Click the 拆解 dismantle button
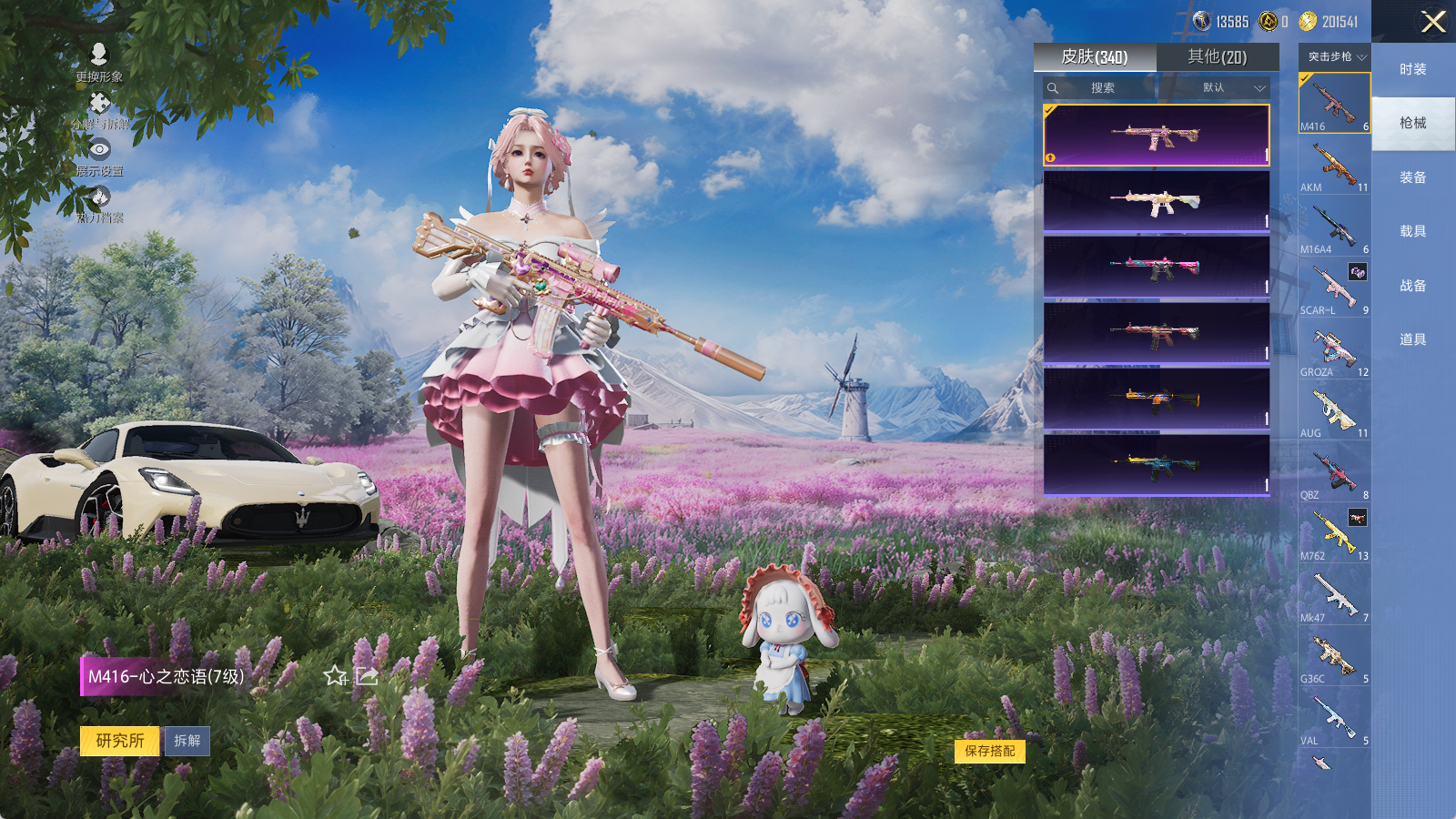Image resolution: width=1456 pixels, height=819 pixels. pyautogui.click(x=187, y=741)
